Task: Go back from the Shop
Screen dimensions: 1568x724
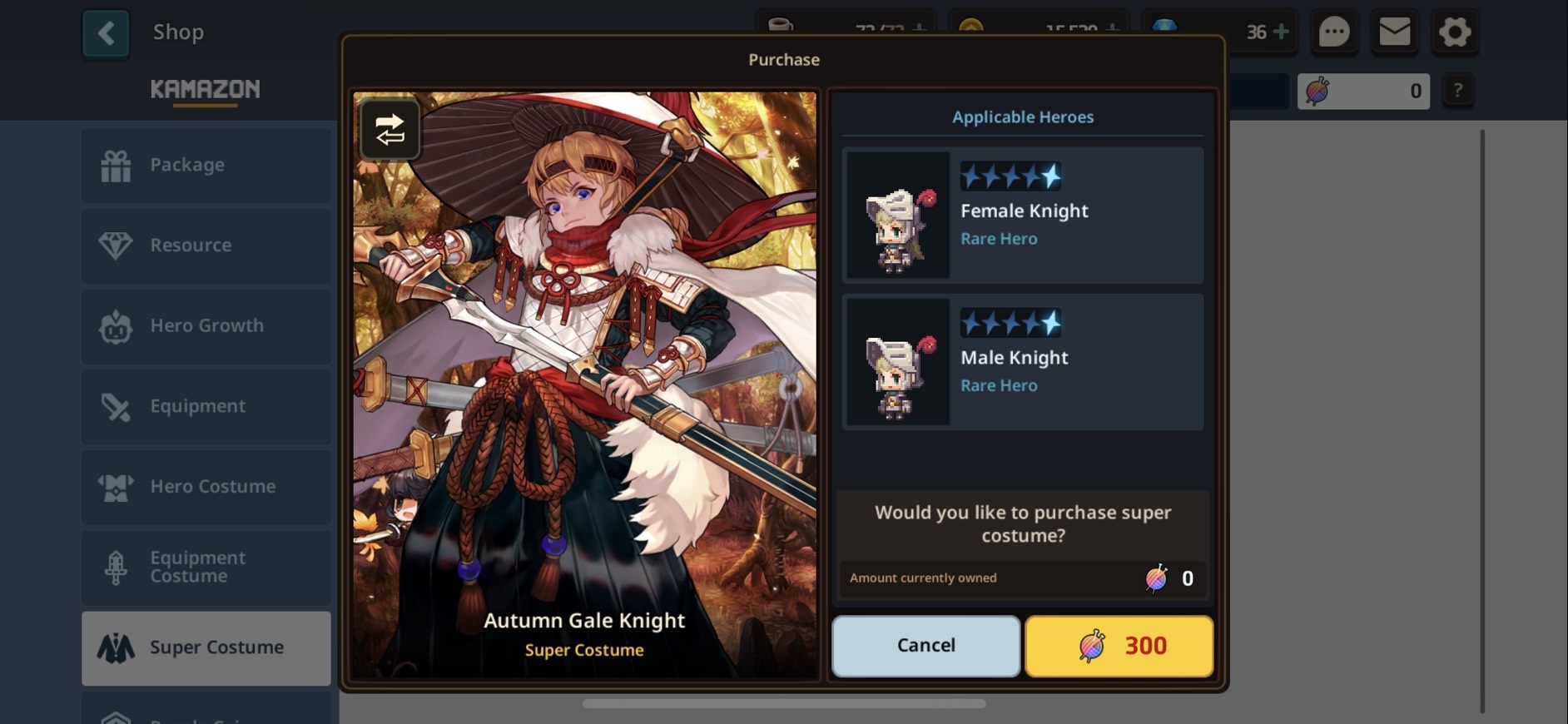Action: tap(106, 33)
